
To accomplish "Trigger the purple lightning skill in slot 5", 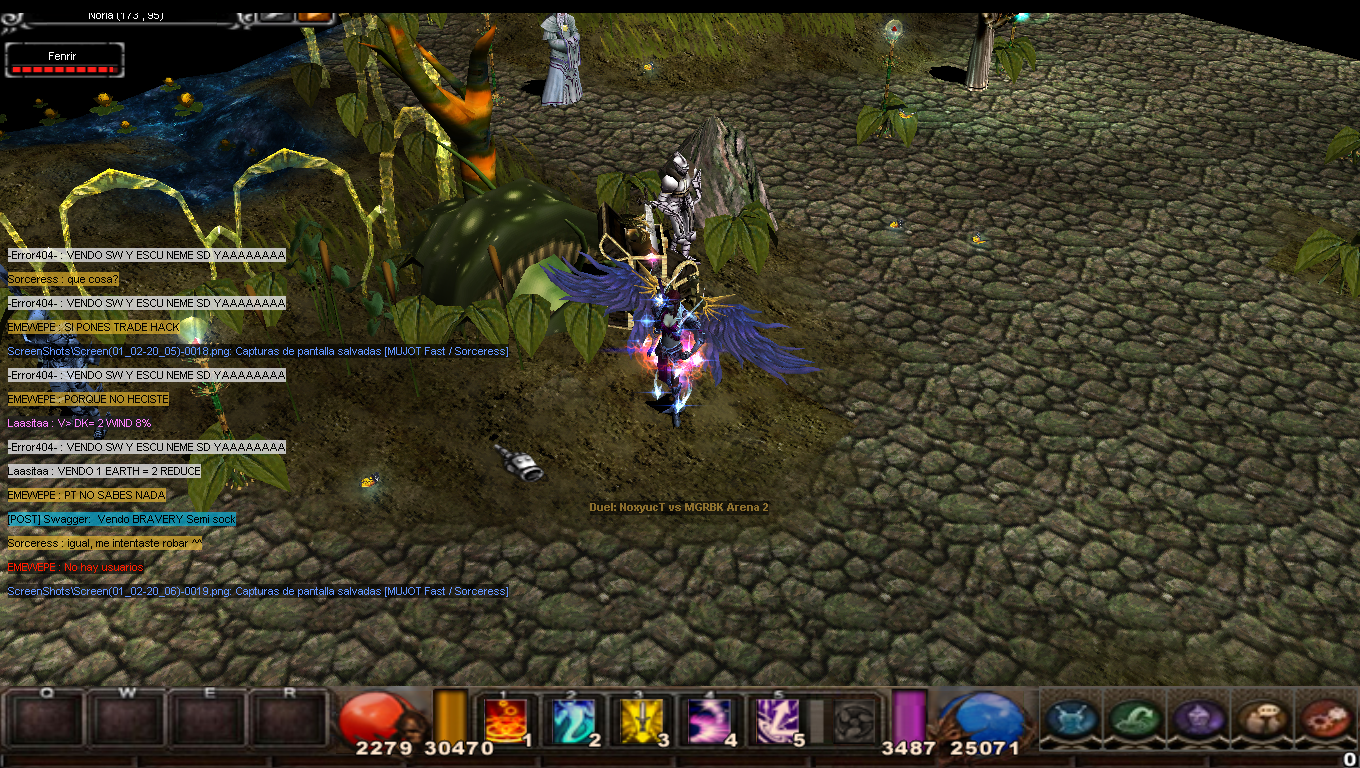I will tap(778, 720).
